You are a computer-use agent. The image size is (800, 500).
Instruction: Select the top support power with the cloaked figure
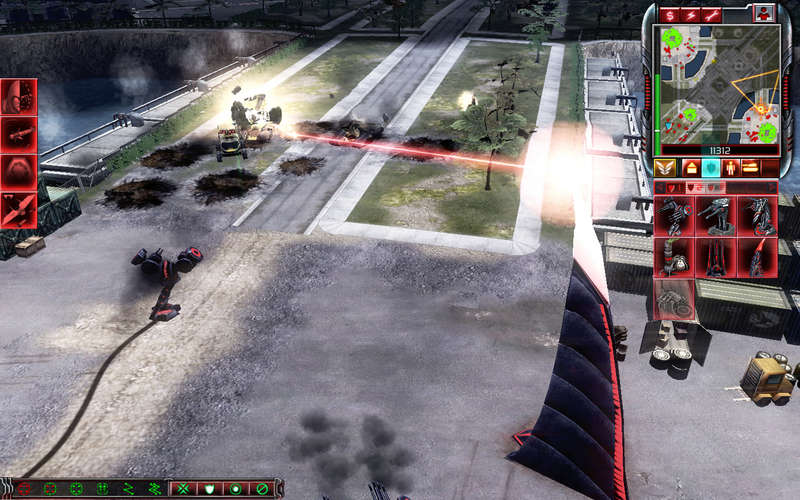[19, 97]
